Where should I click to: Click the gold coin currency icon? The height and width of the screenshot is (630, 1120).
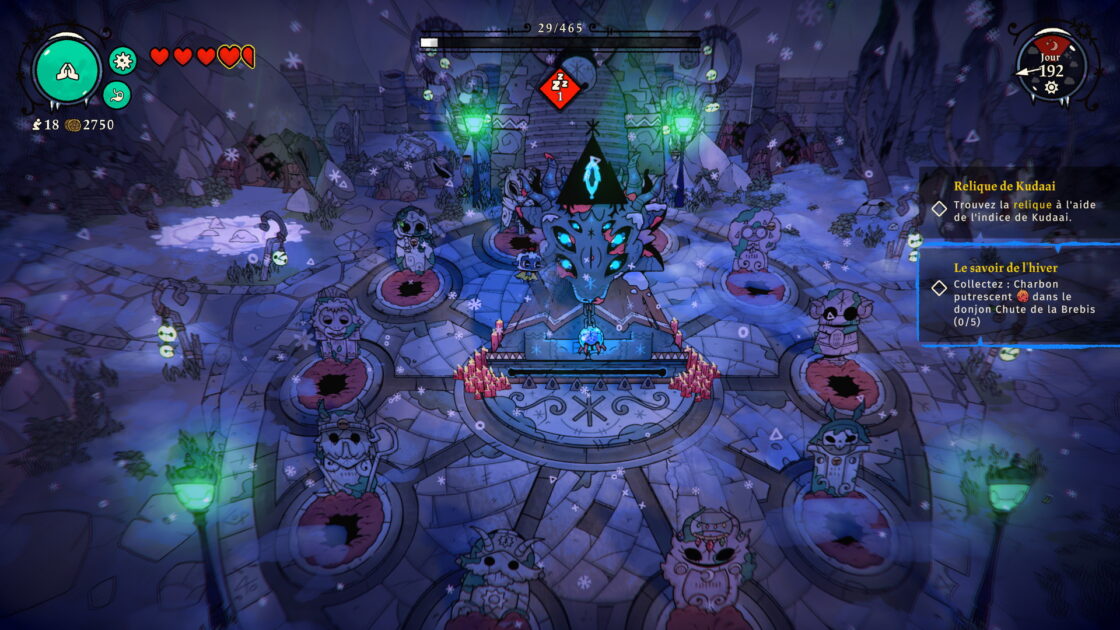tap(73, 125)
